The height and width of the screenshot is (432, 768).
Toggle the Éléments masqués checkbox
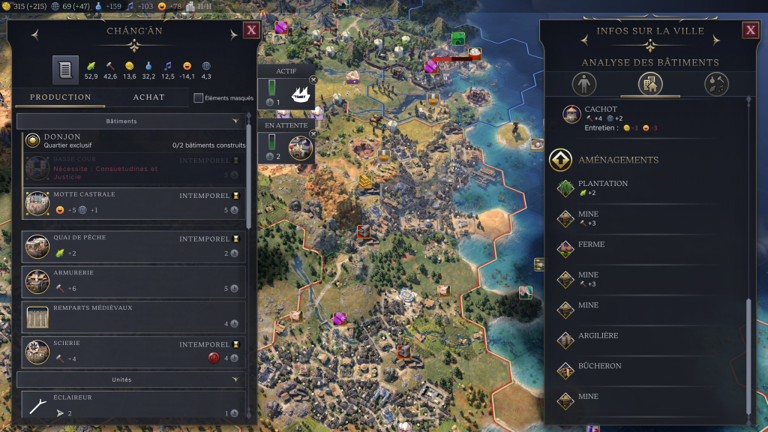pos(198,98)
